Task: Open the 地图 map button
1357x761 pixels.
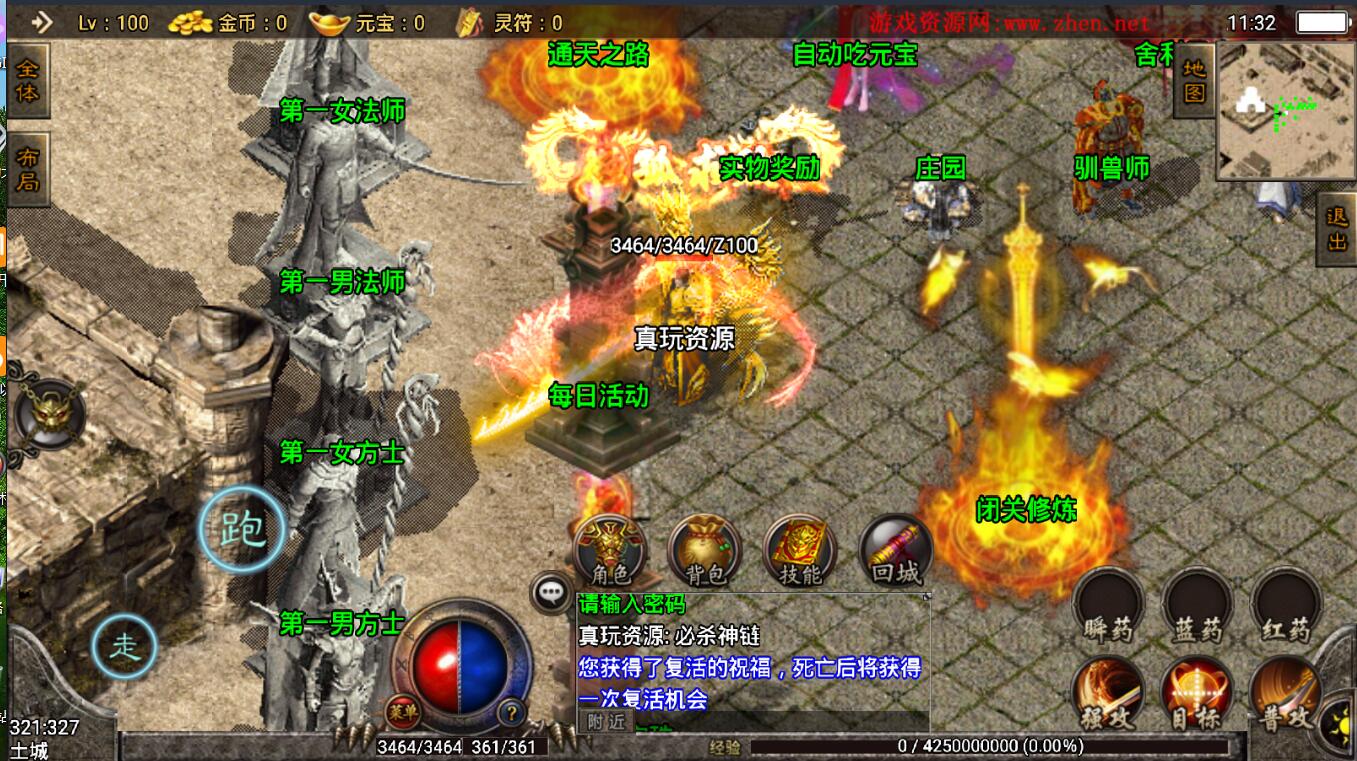Action: point(1194,81)
